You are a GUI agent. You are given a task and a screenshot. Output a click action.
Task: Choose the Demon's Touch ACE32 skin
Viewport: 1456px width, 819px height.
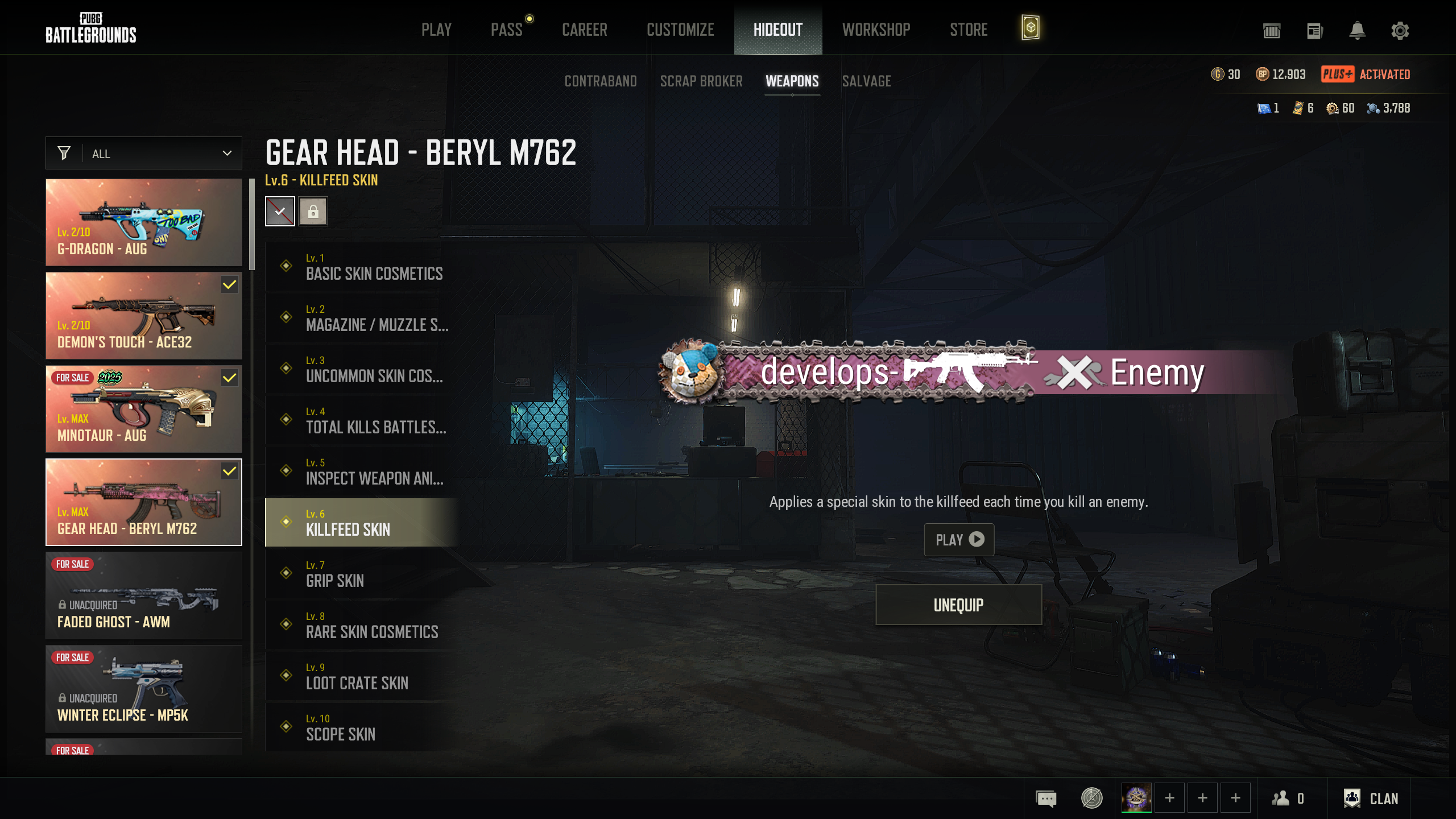pos(144,316)
